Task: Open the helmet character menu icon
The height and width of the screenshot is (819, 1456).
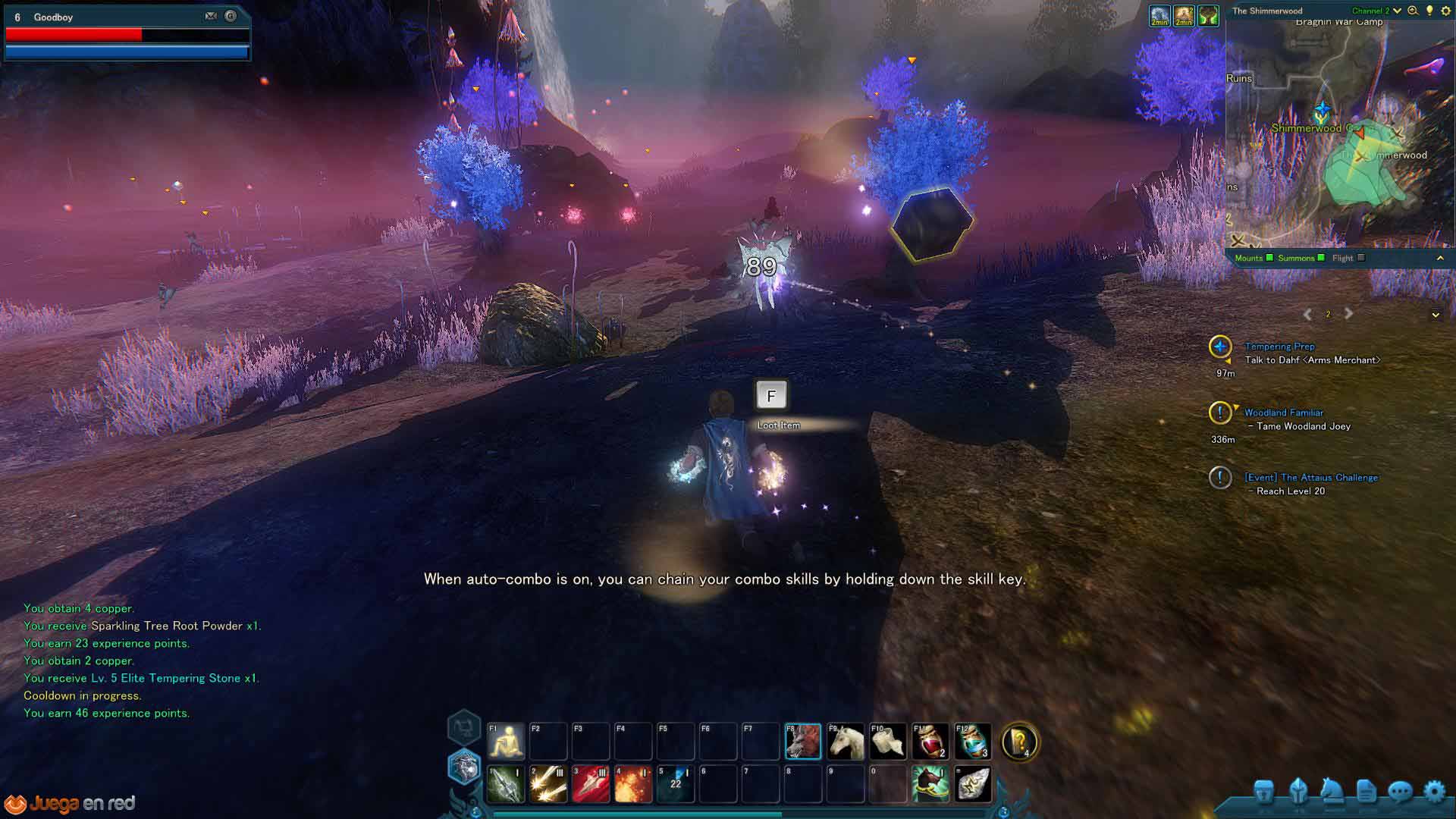Action: [1298, 792]
